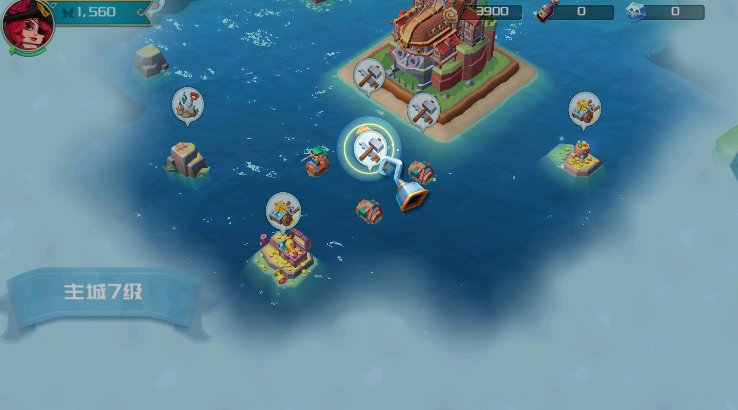The height and width of the screenshot is (410, 738).
Task: Open the 主城7级 banner
Action: (x=106, y=294)
